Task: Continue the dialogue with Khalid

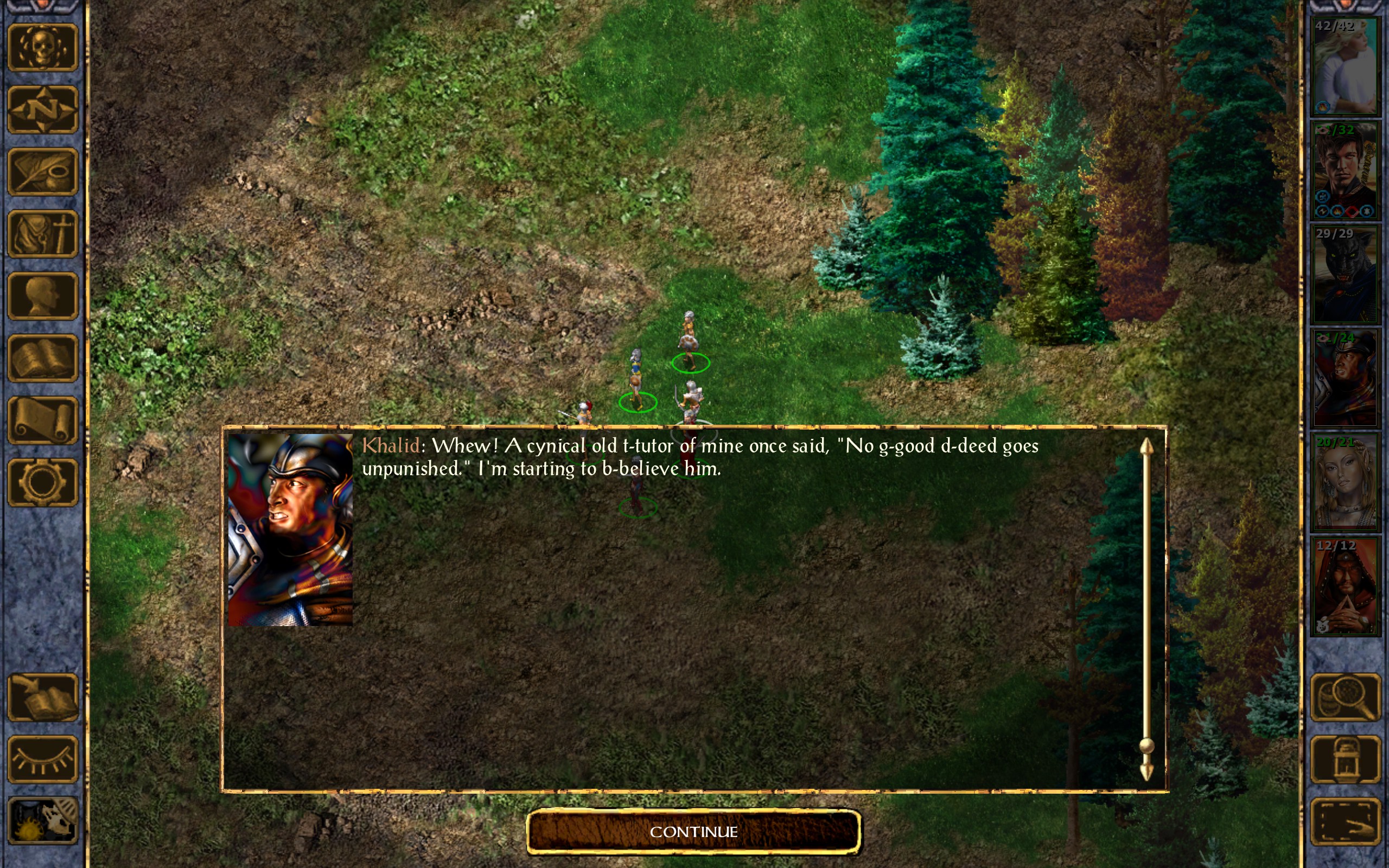Action: click(693, 831)
